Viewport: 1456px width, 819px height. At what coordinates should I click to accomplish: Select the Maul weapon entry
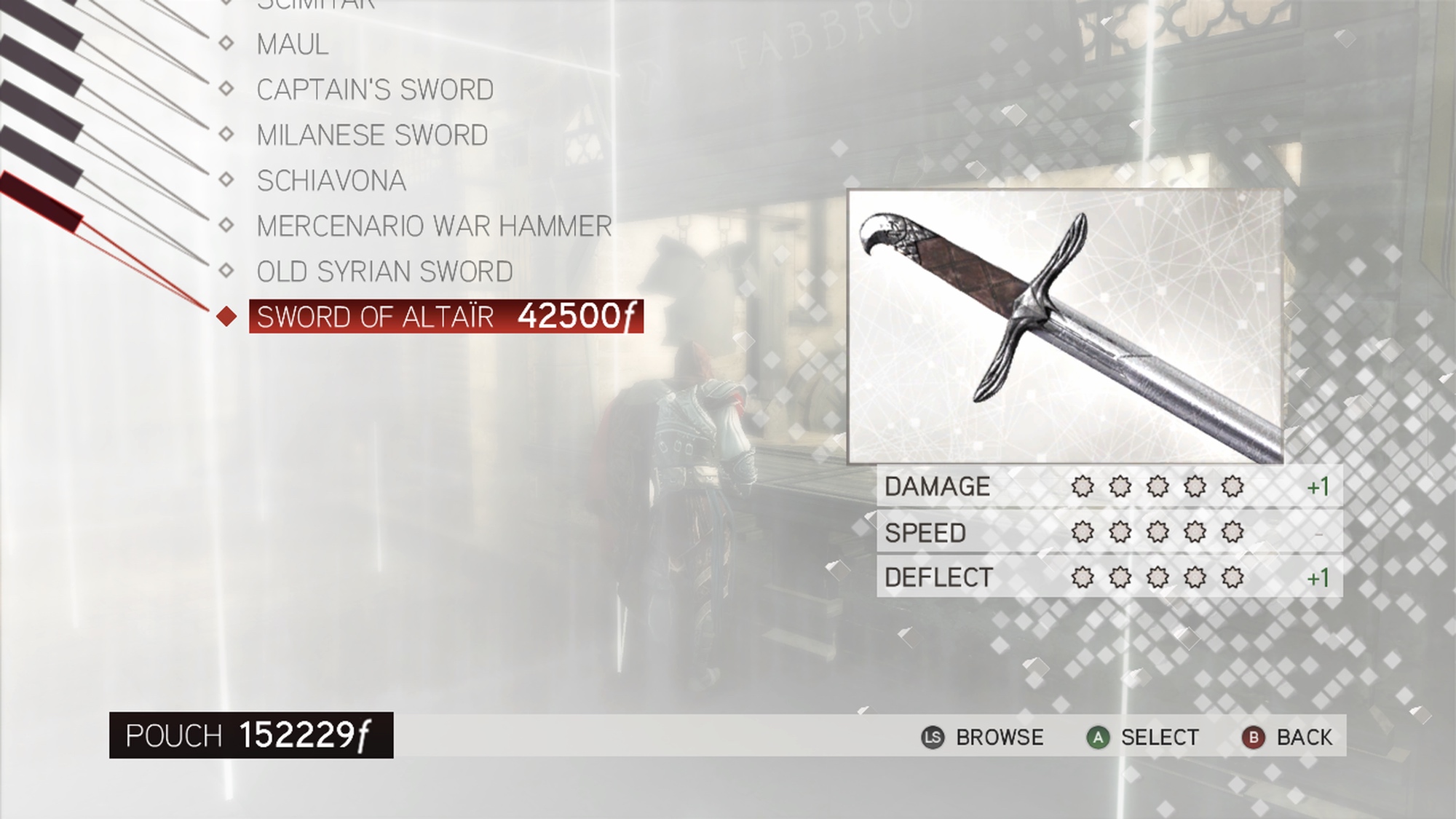pos(293,44)
